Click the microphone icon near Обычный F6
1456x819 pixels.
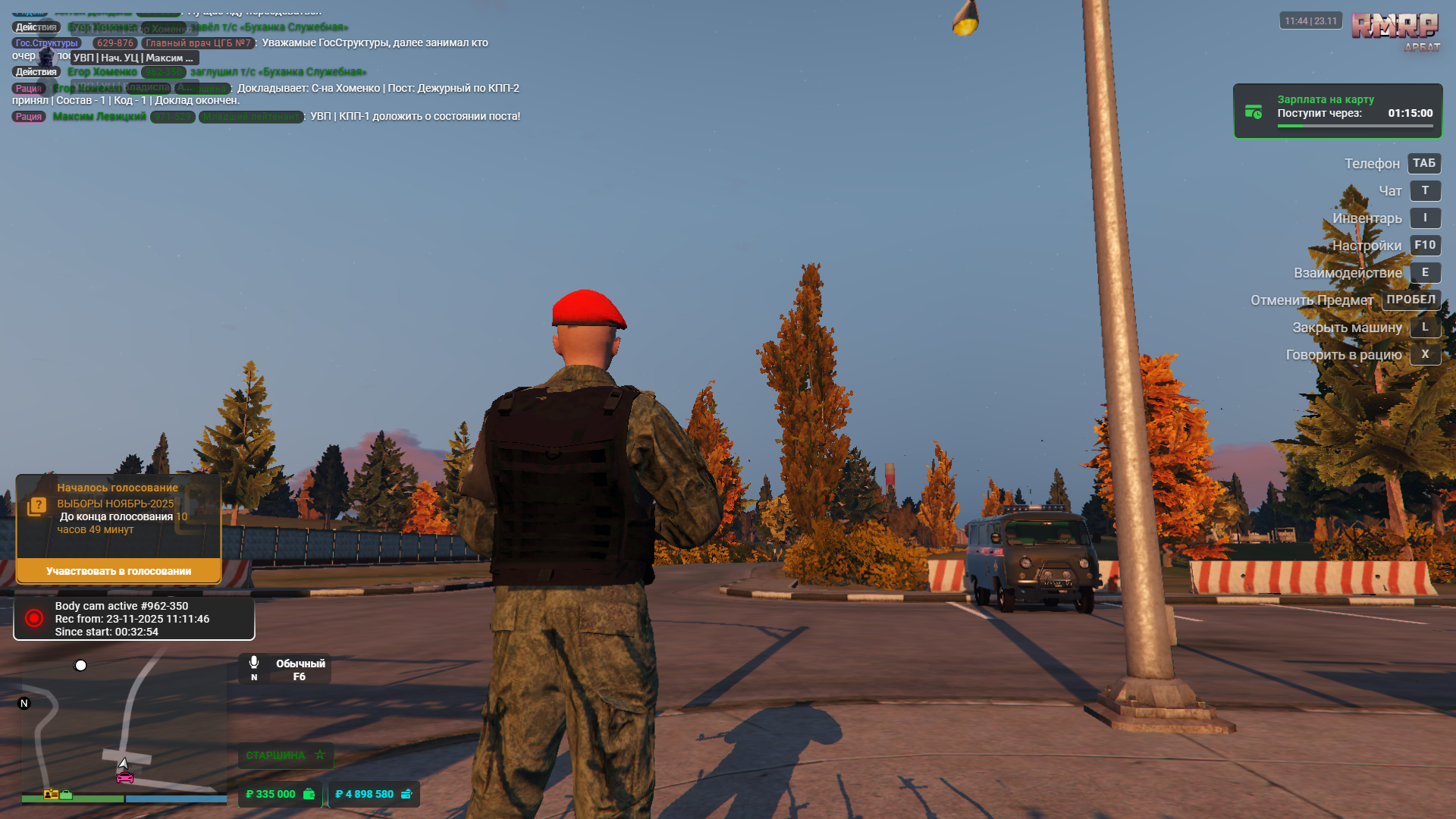[253, 662]
